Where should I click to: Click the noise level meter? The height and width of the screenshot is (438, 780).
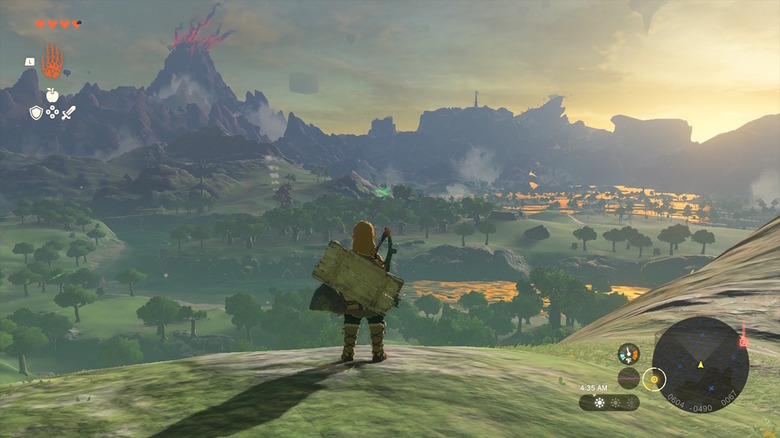628,378
